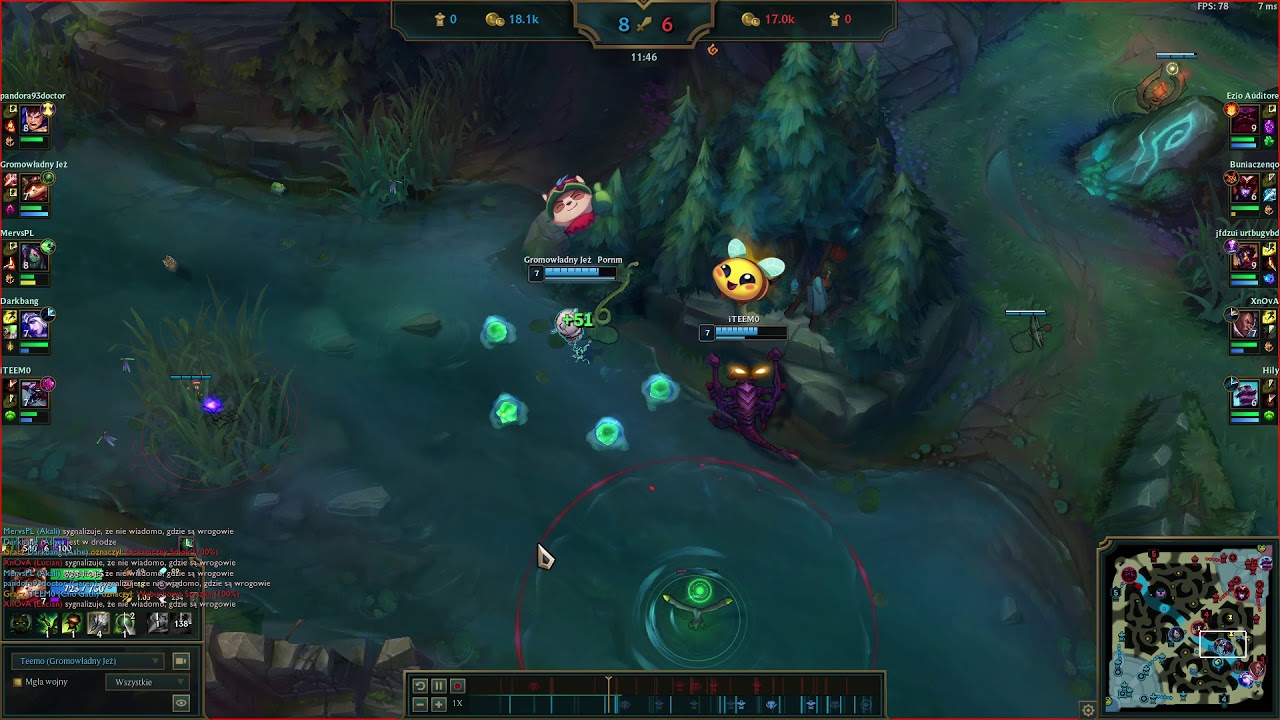Select Ezio Auditore's champion portrait

pyautogui.click(x=1245, y=120)
